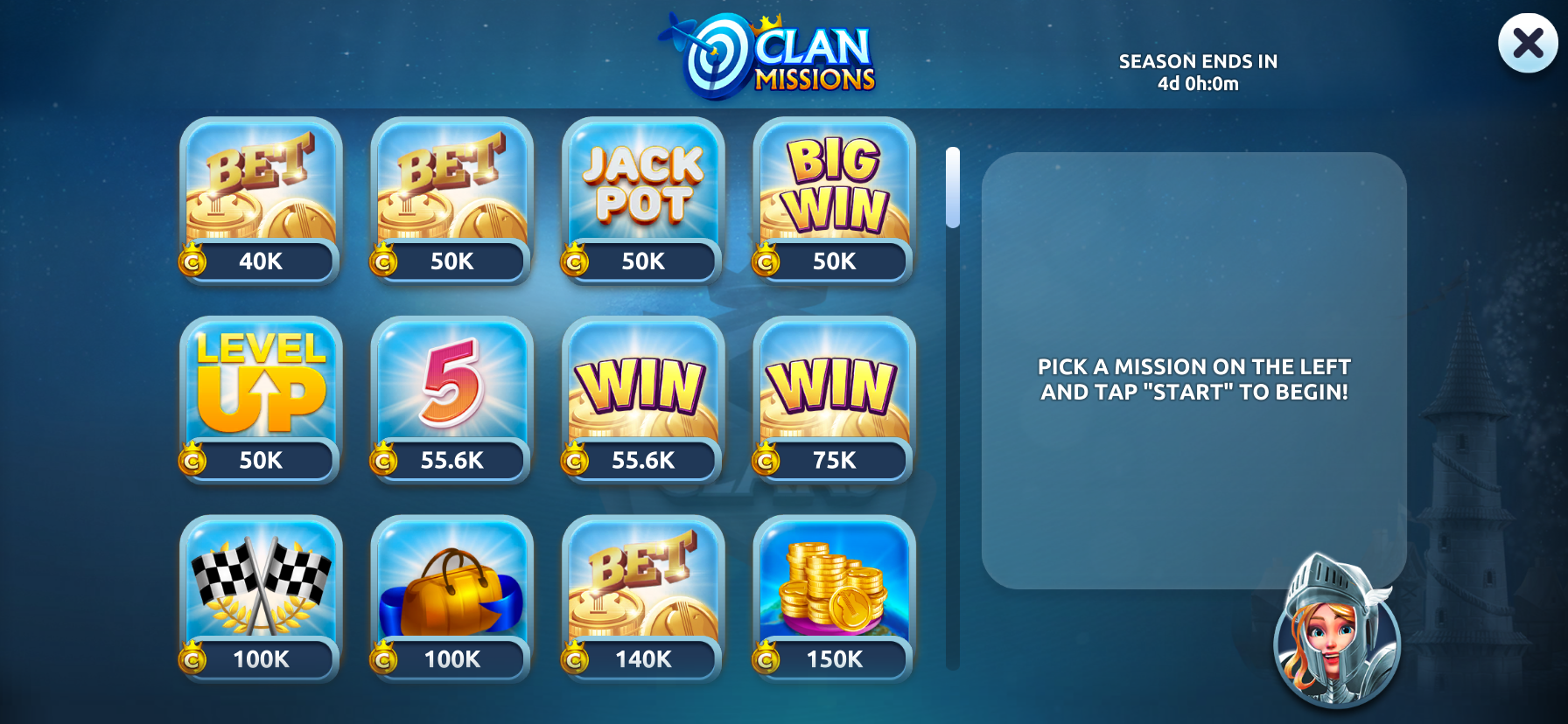Open the golden bag 100K mission
The width and height of the screenshot is (1568, 724).
tap(451, 598)
